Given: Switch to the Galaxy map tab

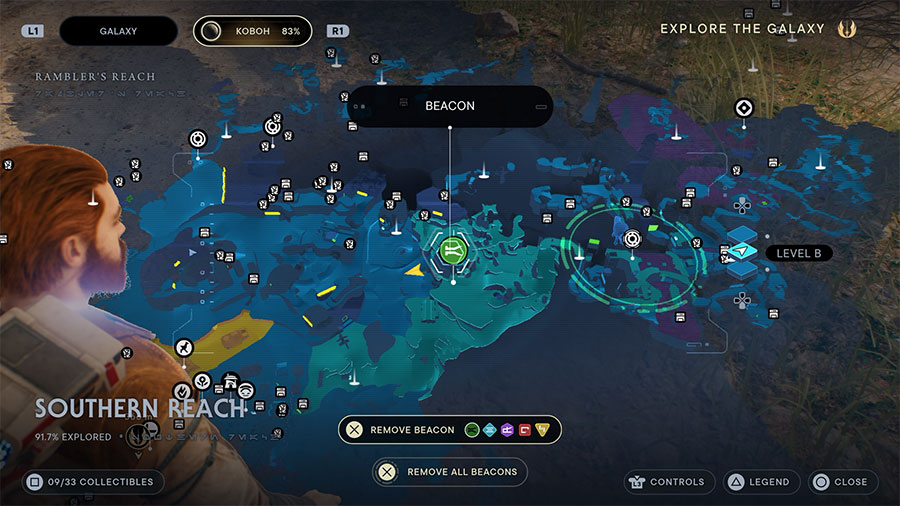Looking at the screenshot, I should (118, 31).
